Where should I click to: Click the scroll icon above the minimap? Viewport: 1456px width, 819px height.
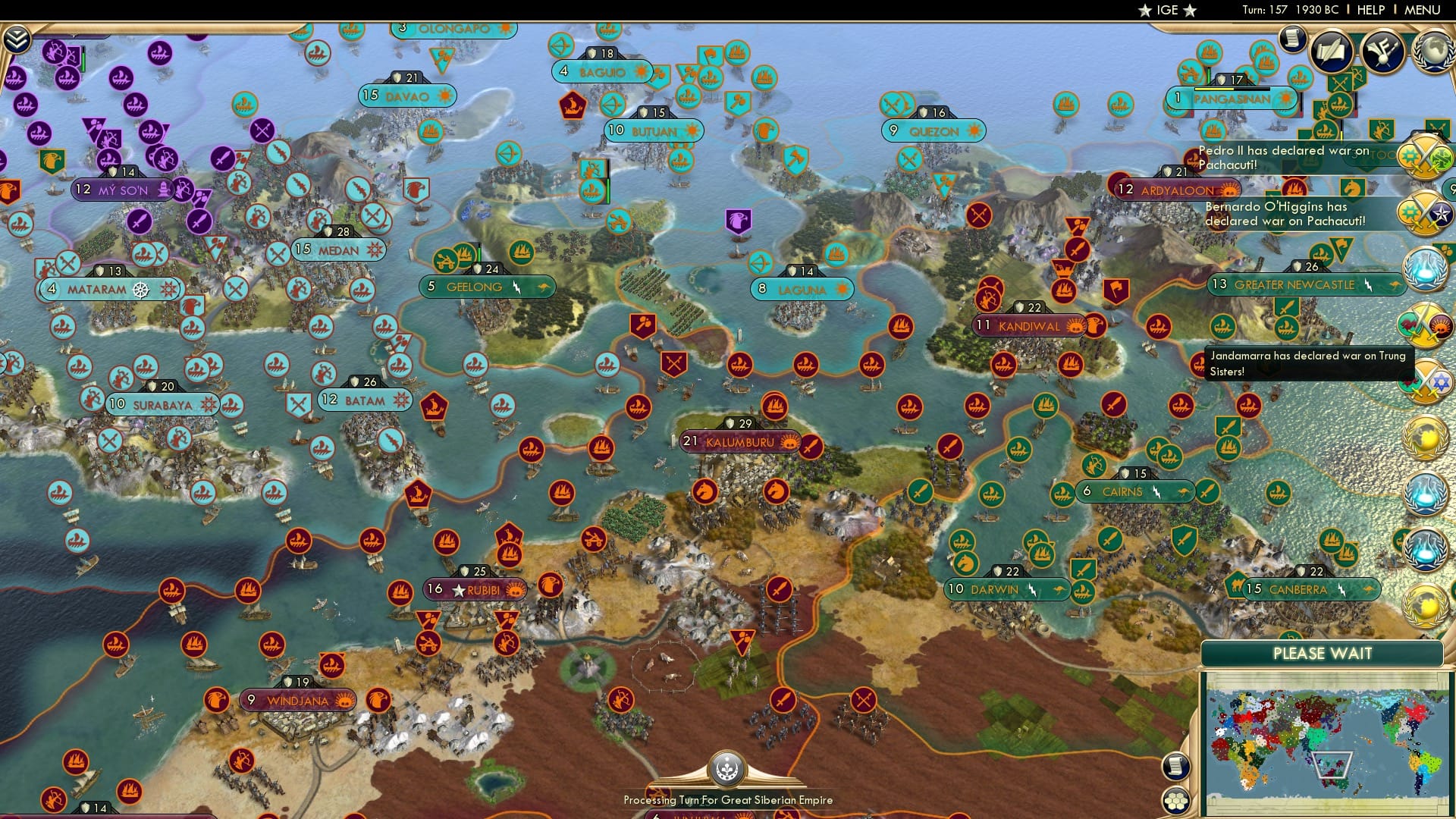[1175, 766]
